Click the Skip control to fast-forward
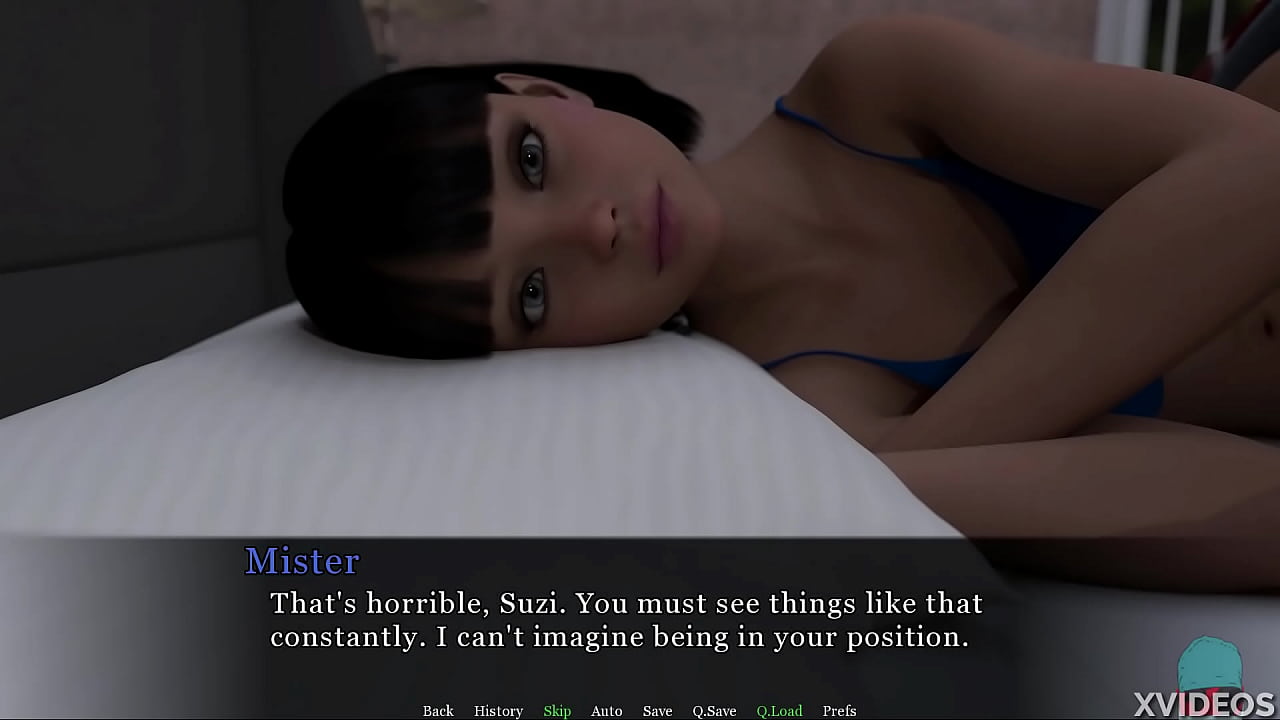Viewport: 1280px width, 720px height. [x=557, y=710]
